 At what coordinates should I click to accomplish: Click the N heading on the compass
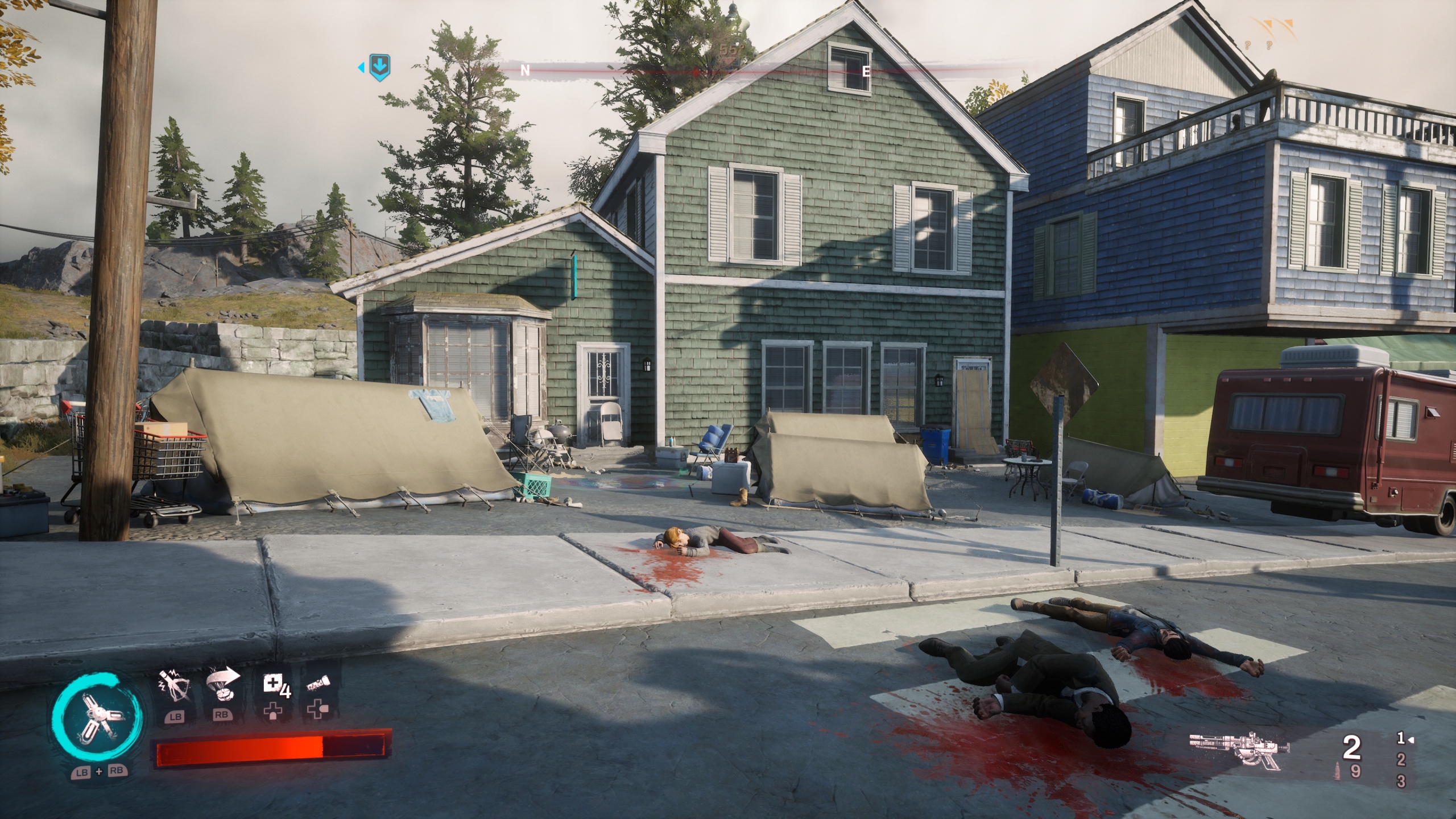click(526, 71)
